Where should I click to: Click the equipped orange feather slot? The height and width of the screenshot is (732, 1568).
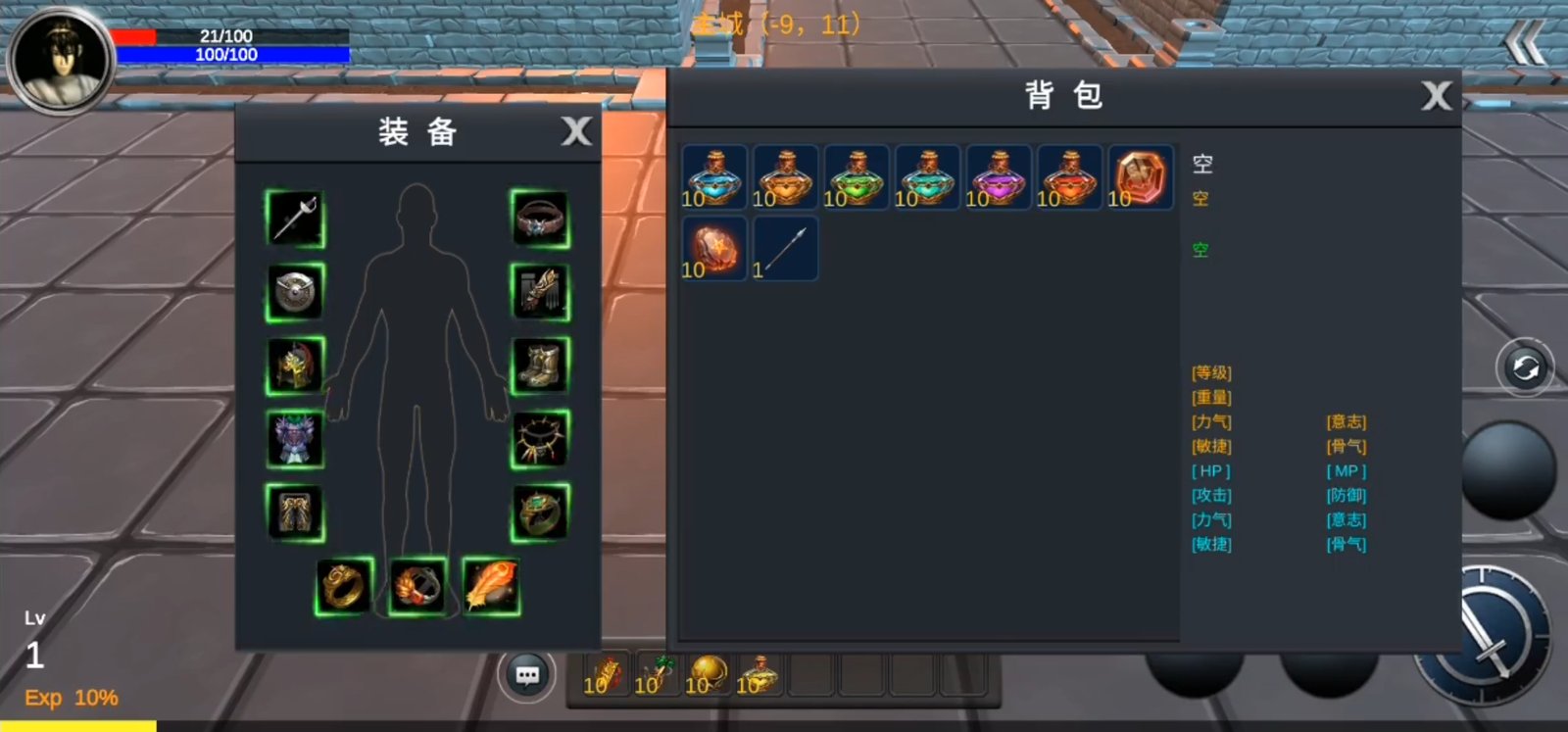tap(491, 586)
